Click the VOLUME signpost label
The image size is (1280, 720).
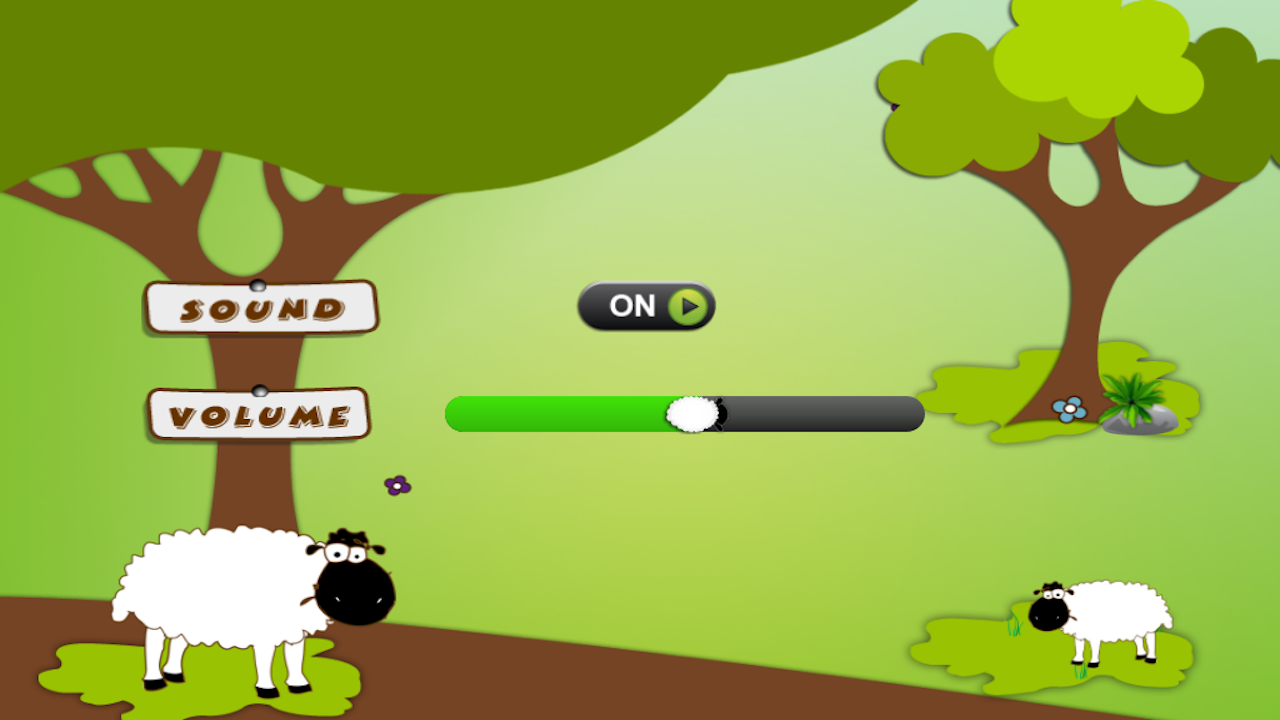(260, 413)
